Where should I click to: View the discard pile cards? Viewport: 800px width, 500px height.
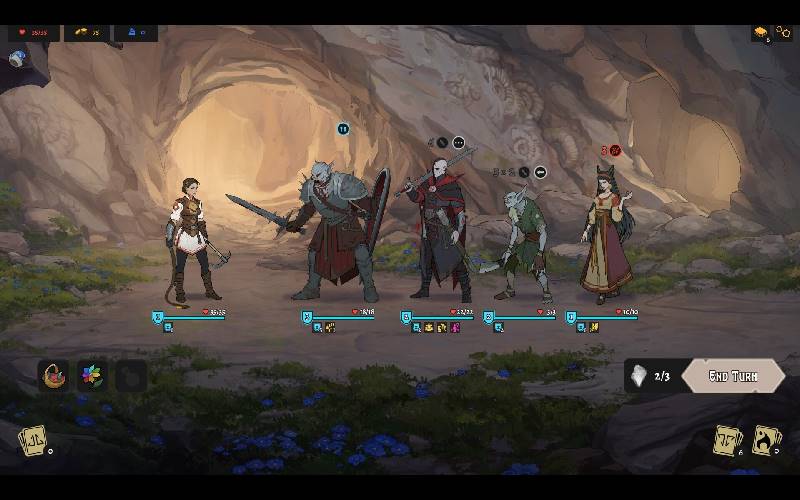point(727,440)
